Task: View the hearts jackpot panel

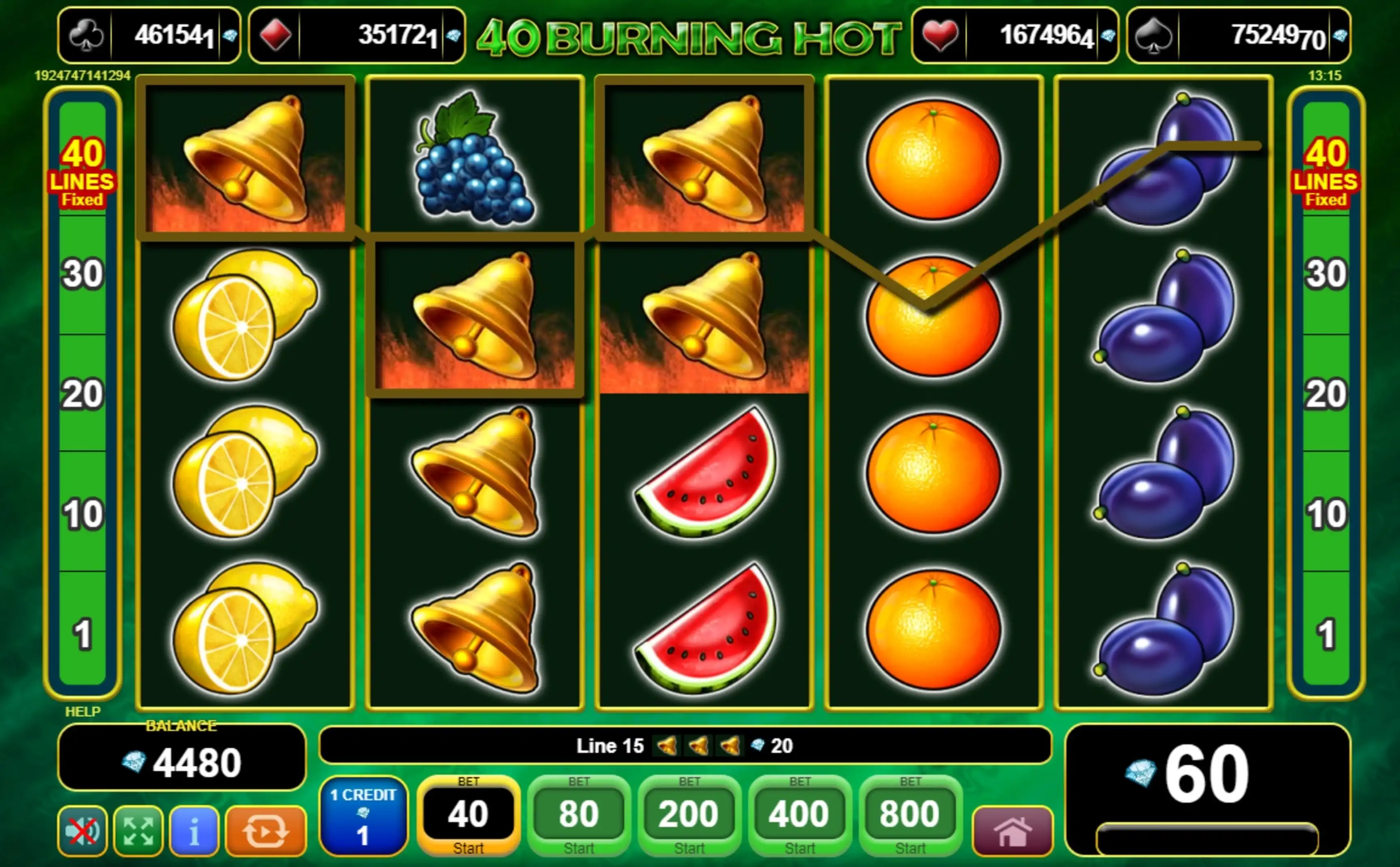Action: [x=1015, y=36]
